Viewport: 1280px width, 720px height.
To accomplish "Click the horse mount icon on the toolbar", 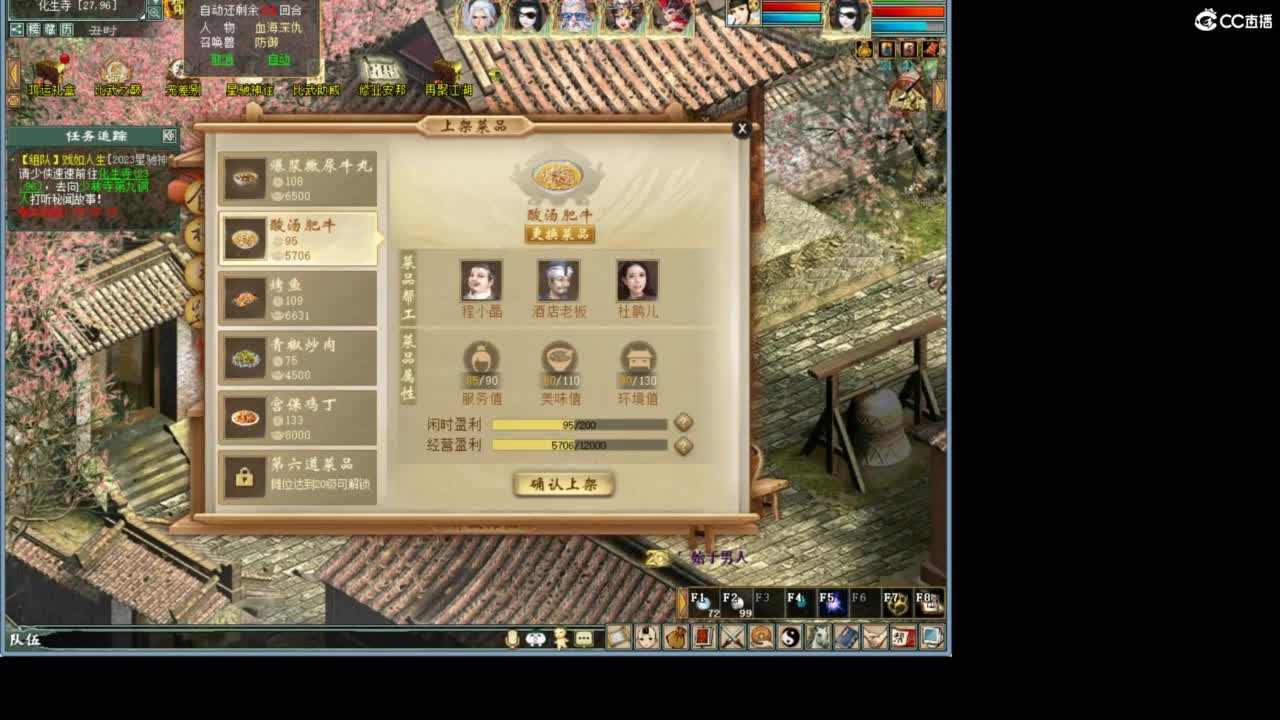I will pos(816,639).
